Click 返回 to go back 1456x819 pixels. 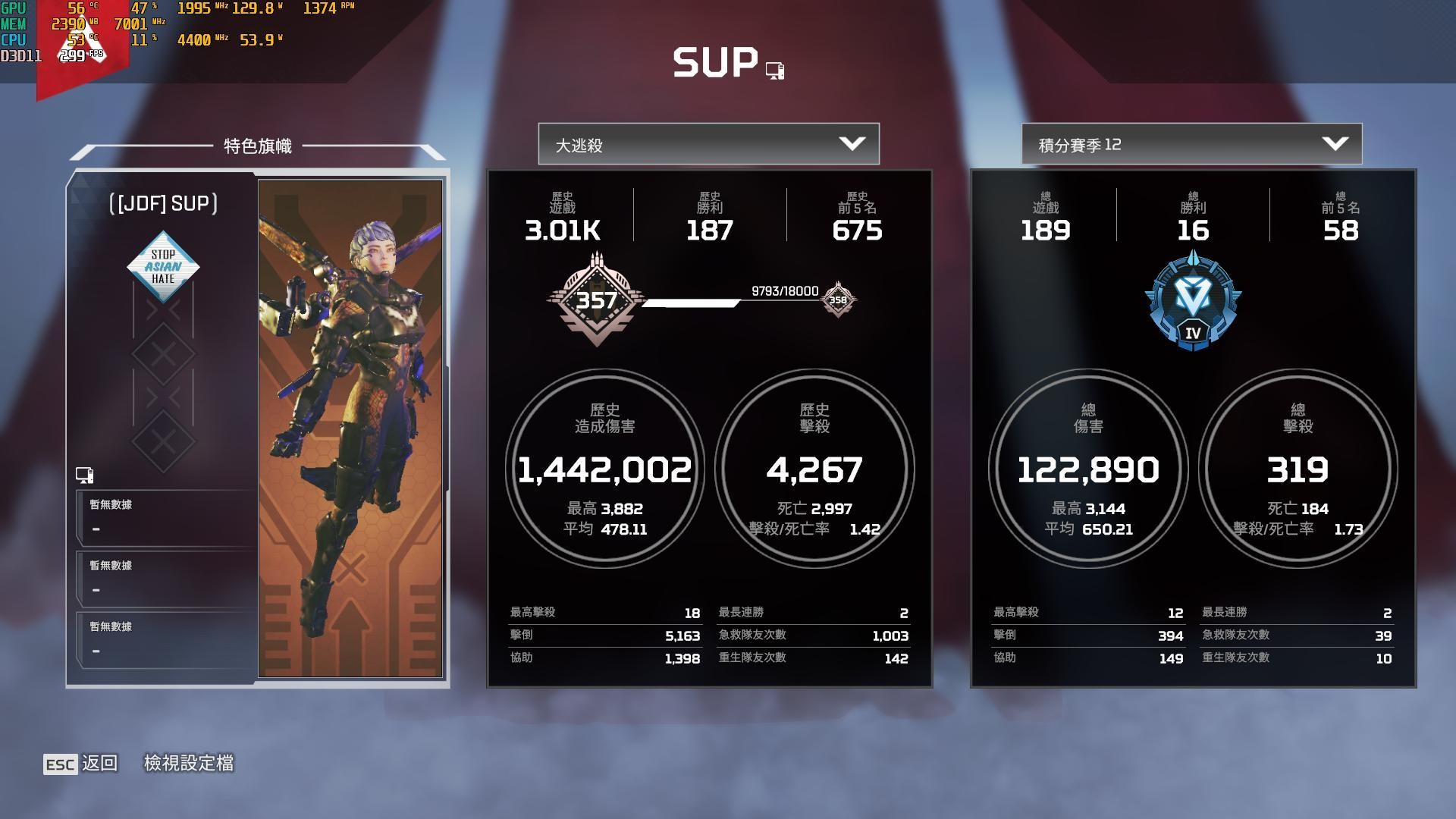(100, 764)
